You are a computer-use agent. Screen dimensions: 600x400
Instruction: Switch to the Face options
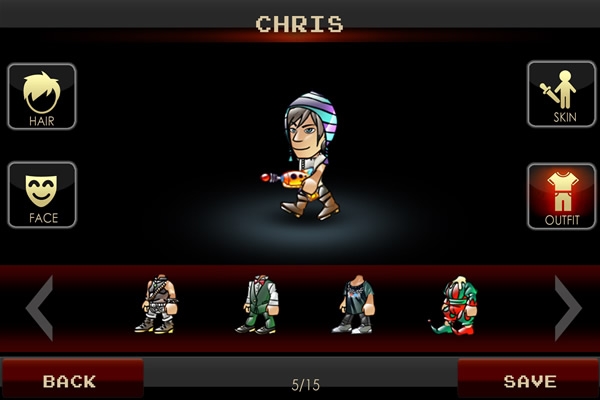(42, 194)
